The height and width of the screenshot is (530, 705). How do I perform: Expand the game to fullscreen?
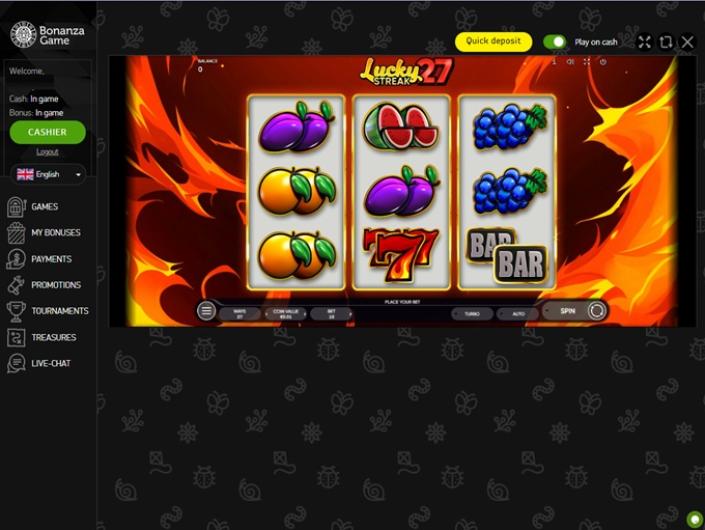pos(644,42)
